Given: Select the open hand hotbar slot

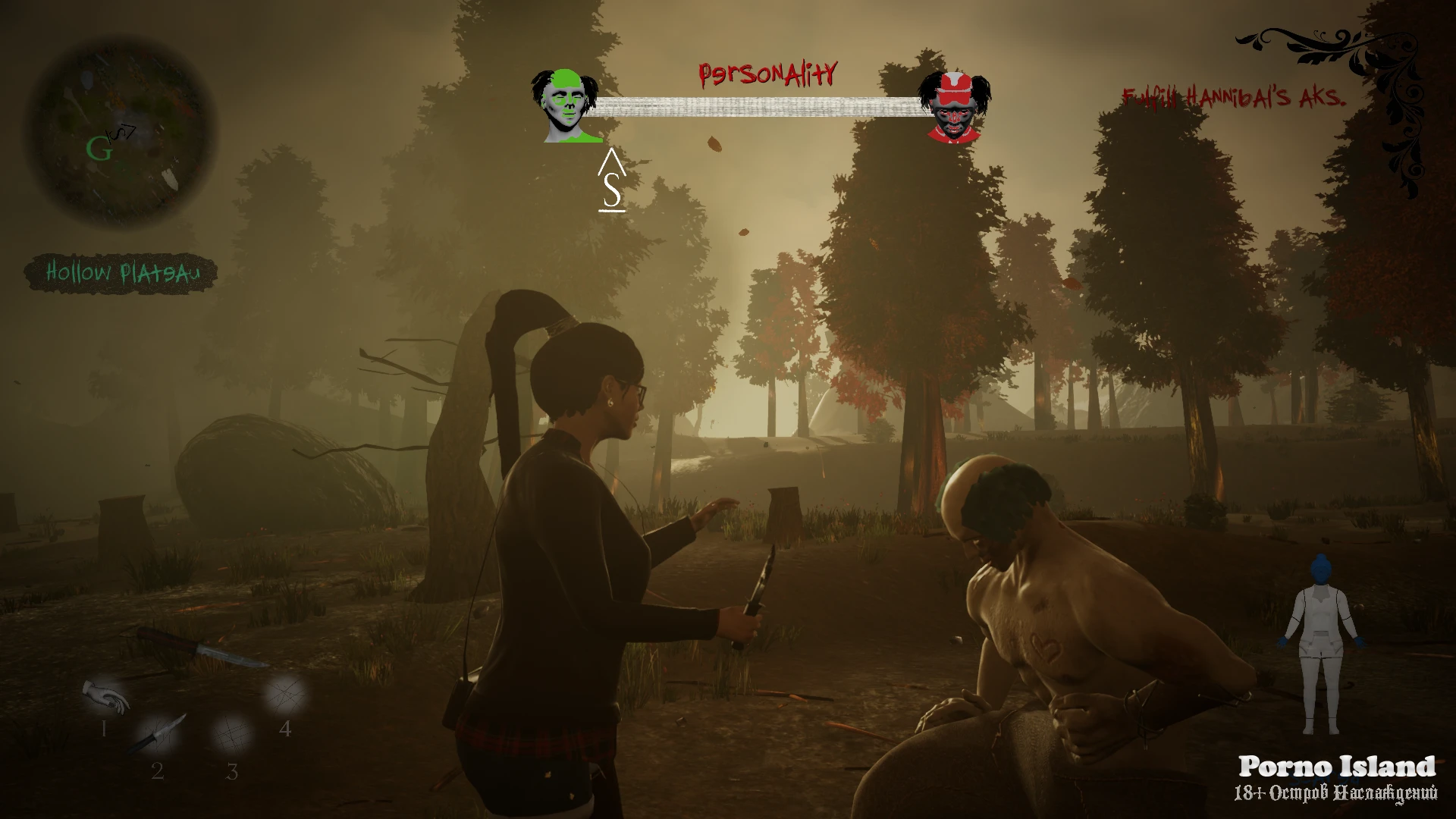Looking at the screenshot, I should click(x=106, y=696).
